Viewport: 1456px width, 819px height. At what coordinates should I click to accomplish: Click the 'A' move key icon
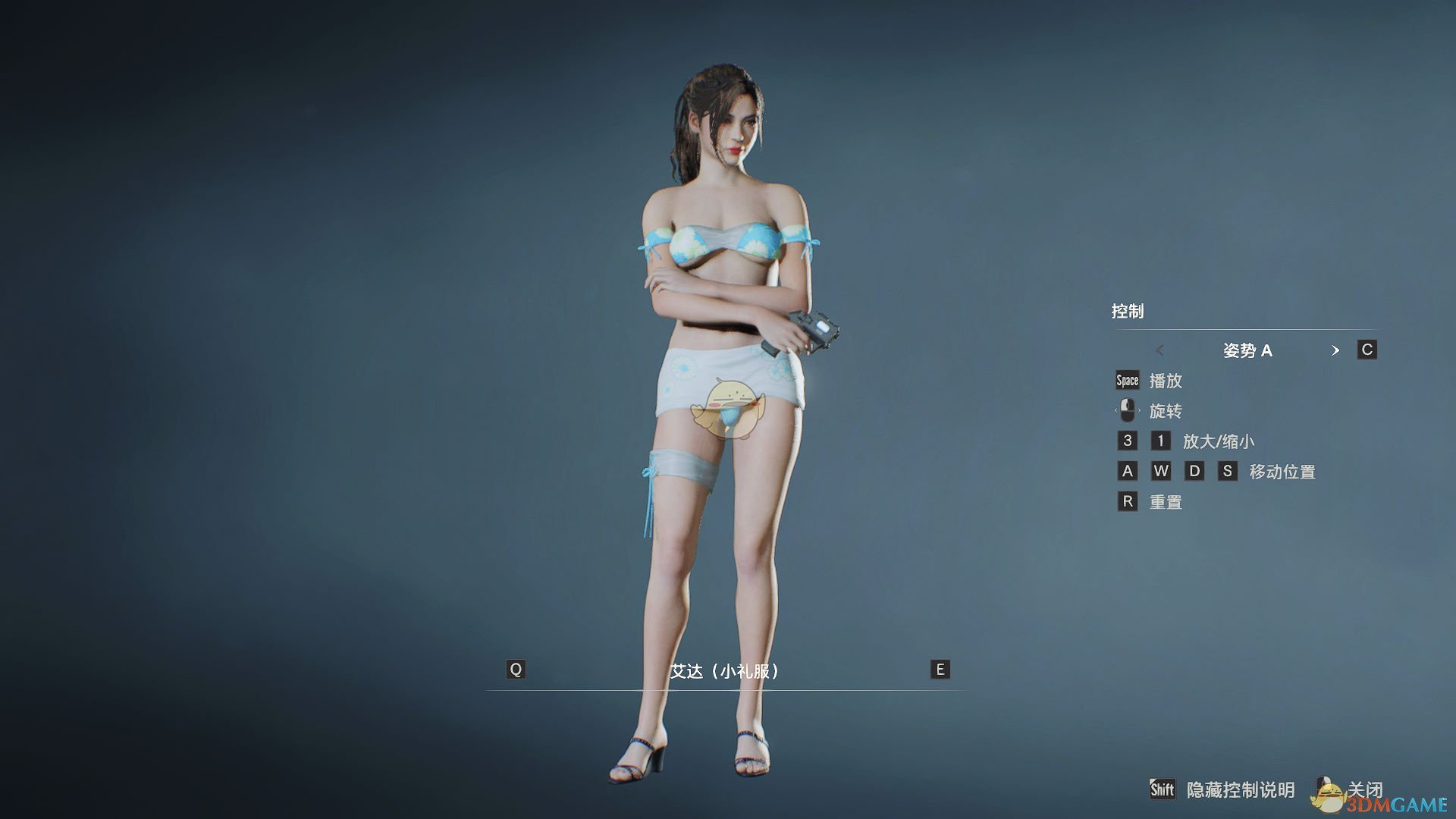[1127, 471]
